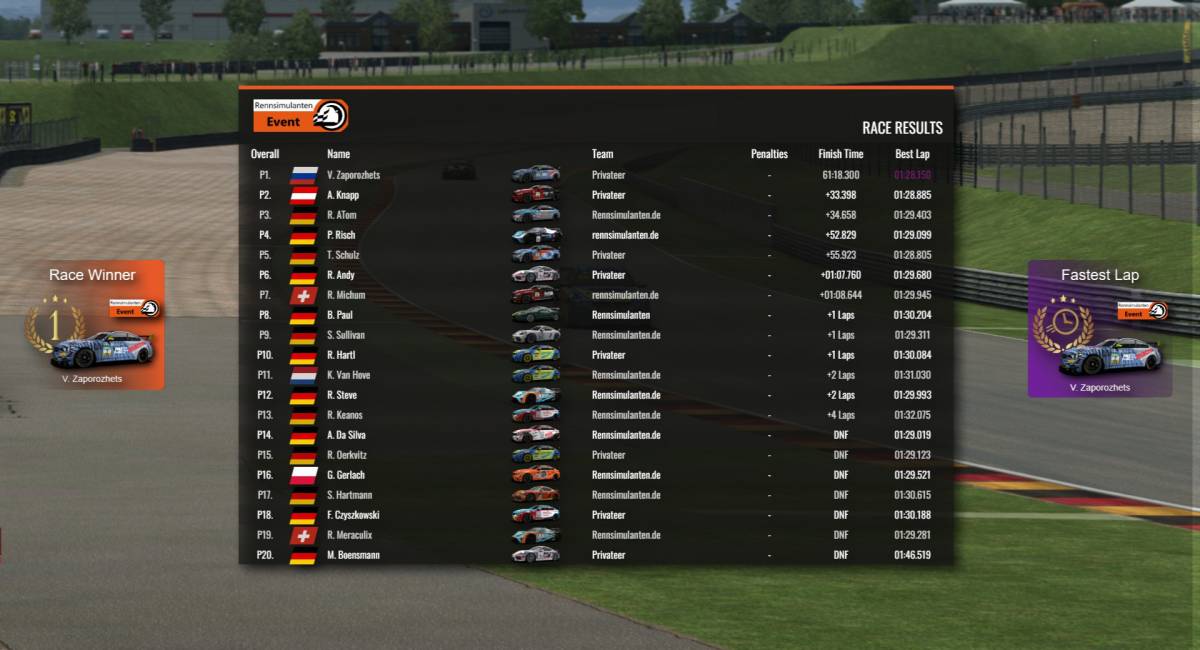Select A. Knapp results row
Image resolution: width=1200 pixels, height=650 pixels.
[595, 195]
